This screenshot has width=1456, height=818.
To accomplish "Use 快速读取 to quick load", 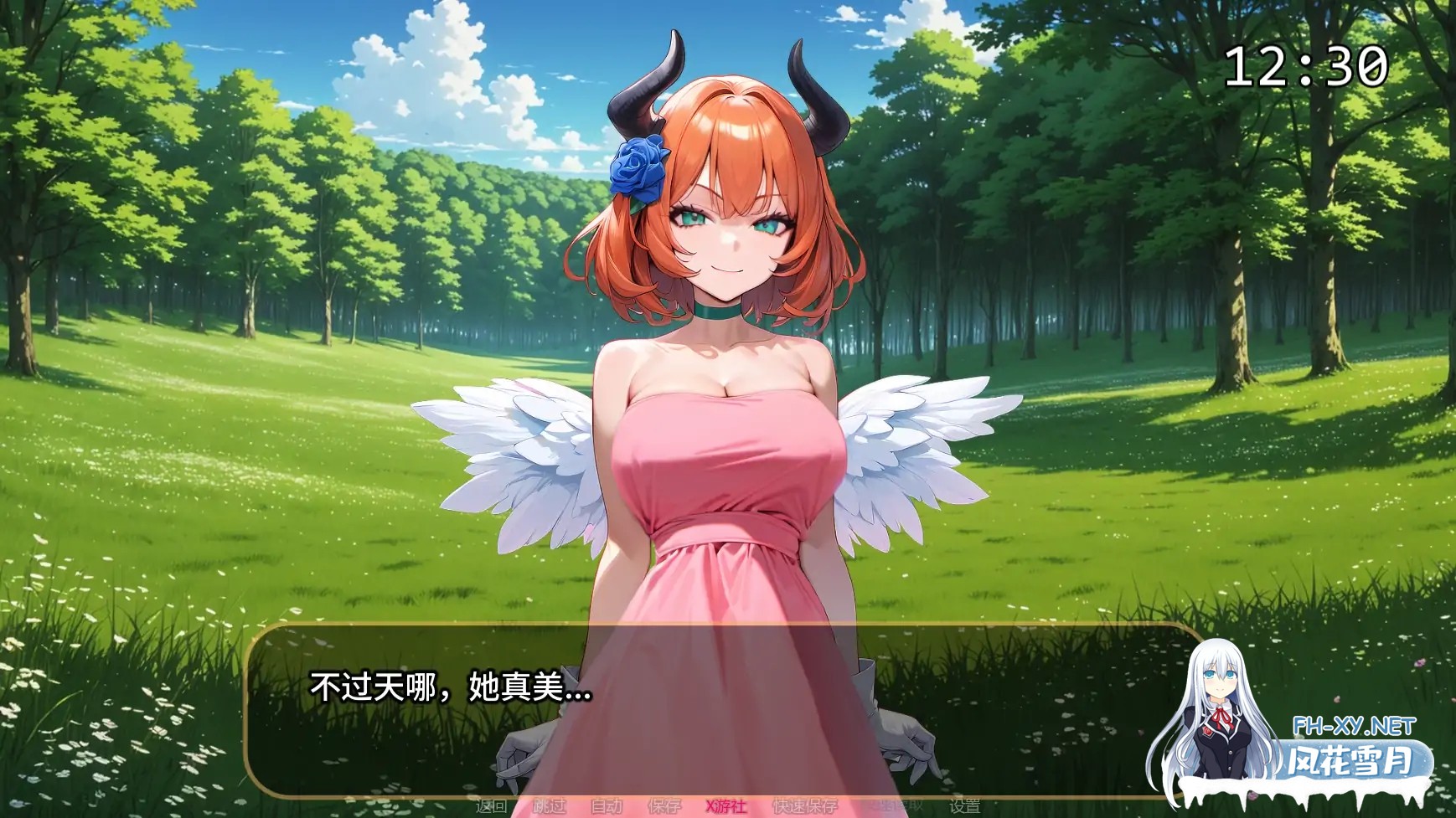I will (895, 805).
